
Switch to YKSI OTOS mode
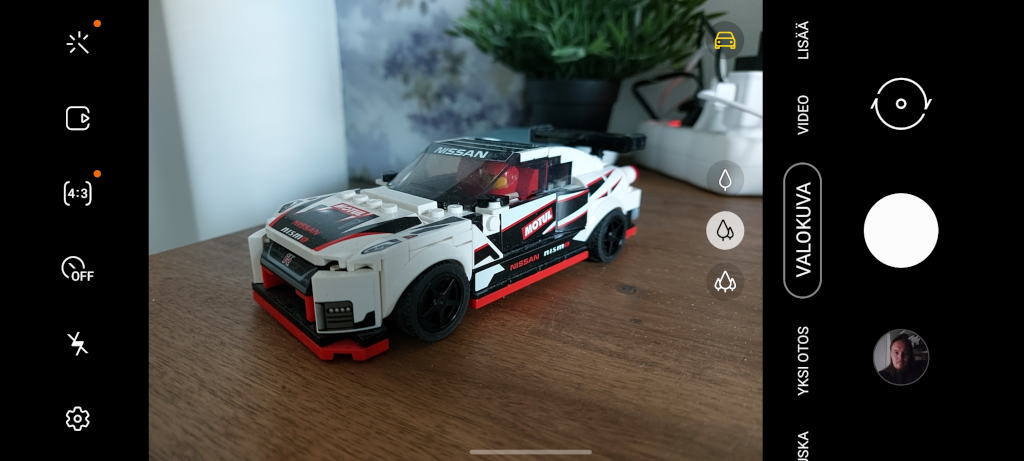pyautogui.click(x=803, y=361)
